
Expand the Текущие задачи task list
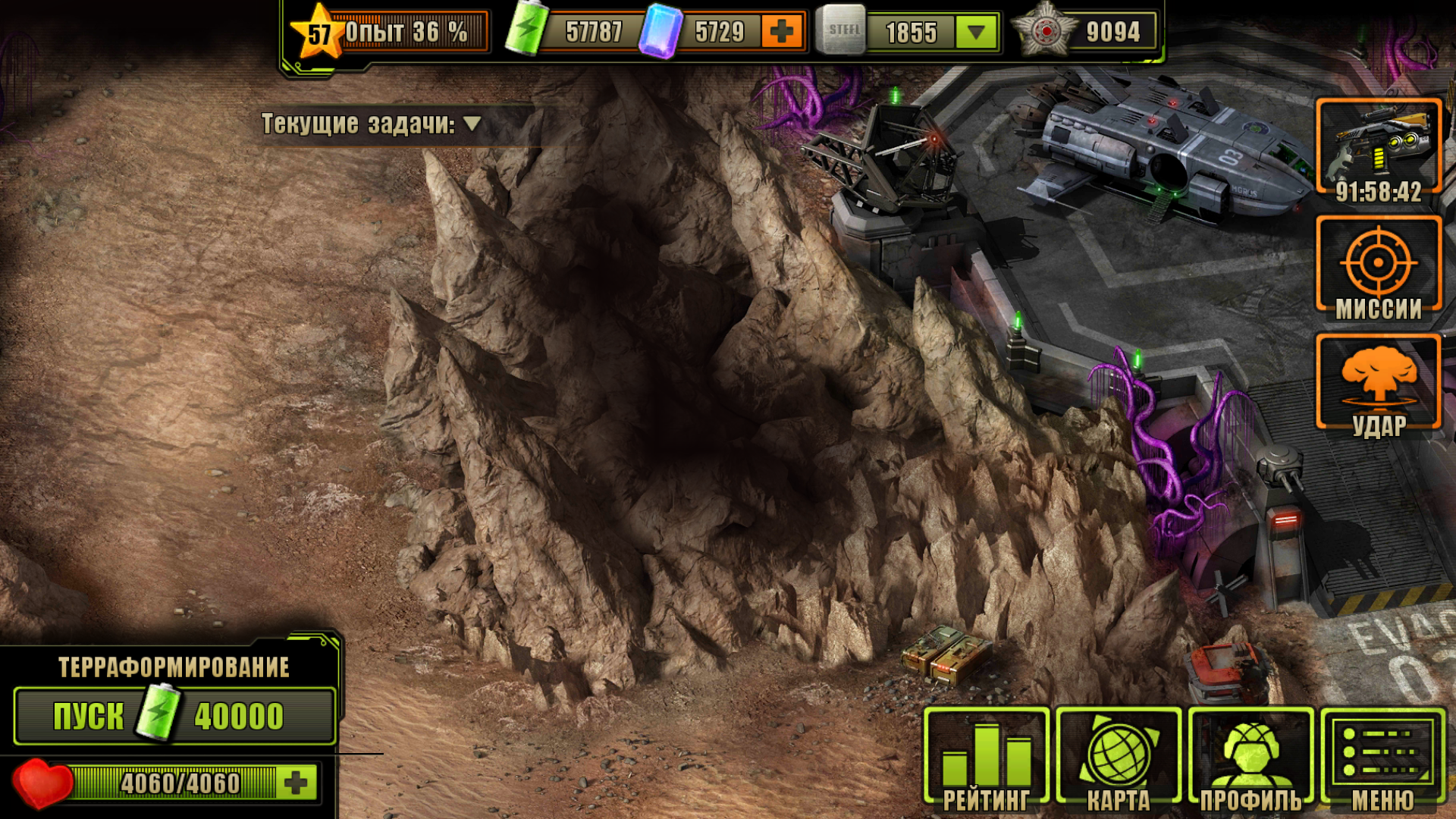click(472, 124)
